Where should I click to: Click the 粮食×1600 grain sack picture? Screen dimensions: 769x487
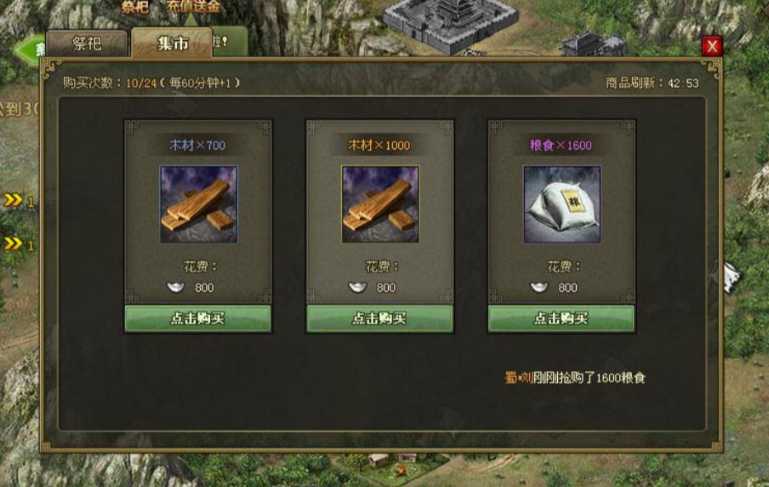[561, 204]
